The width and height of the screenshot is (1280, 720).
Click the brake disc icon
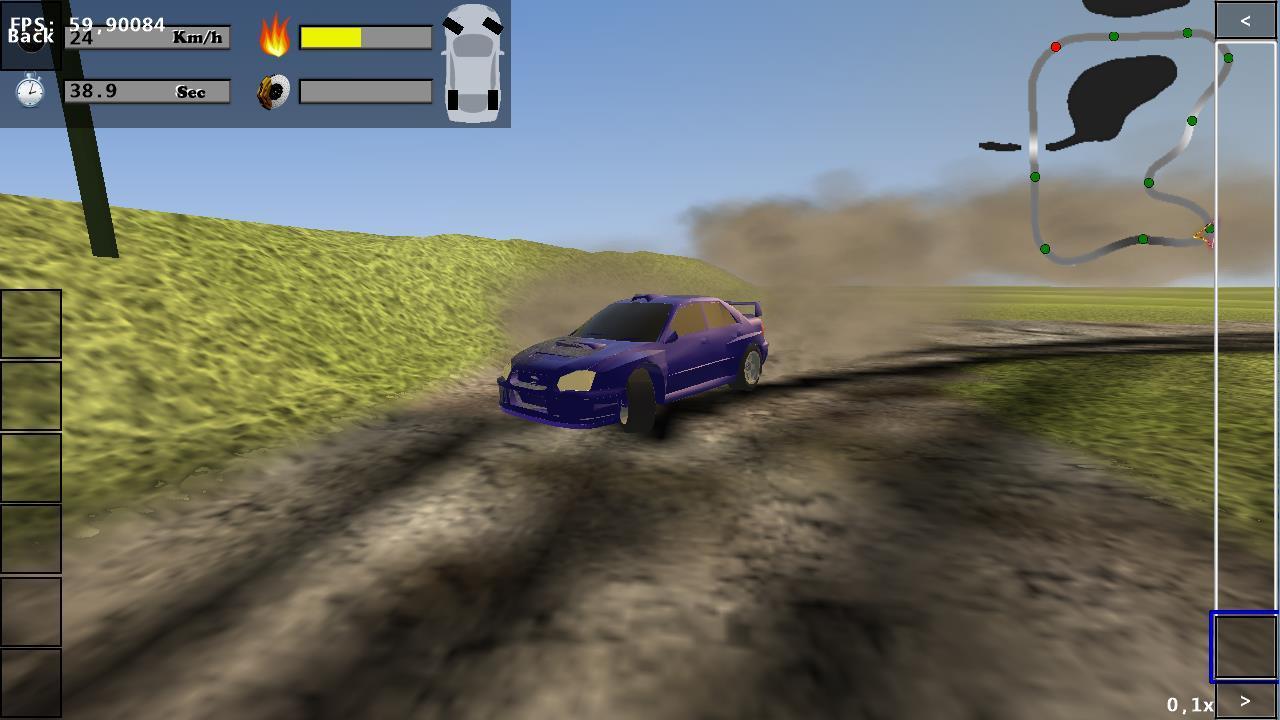pyautogui.click(x=273, y=91)
